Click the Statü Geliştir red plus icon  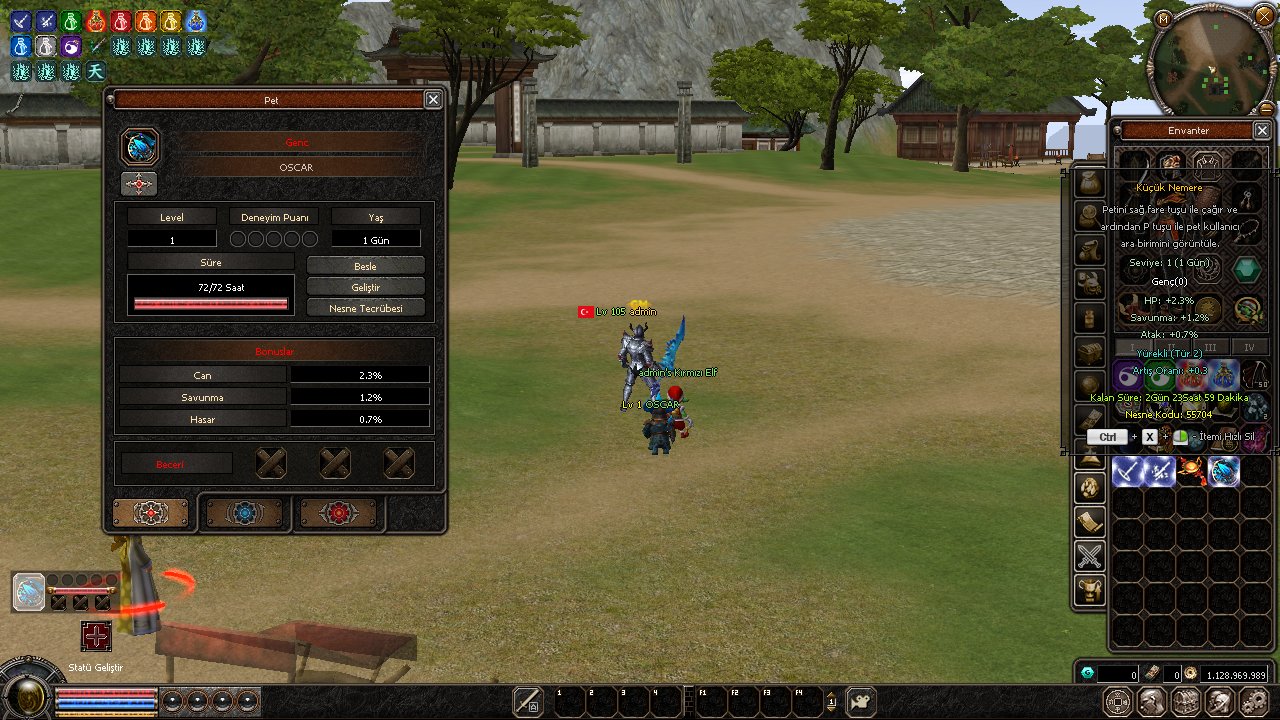pos(96,637)
